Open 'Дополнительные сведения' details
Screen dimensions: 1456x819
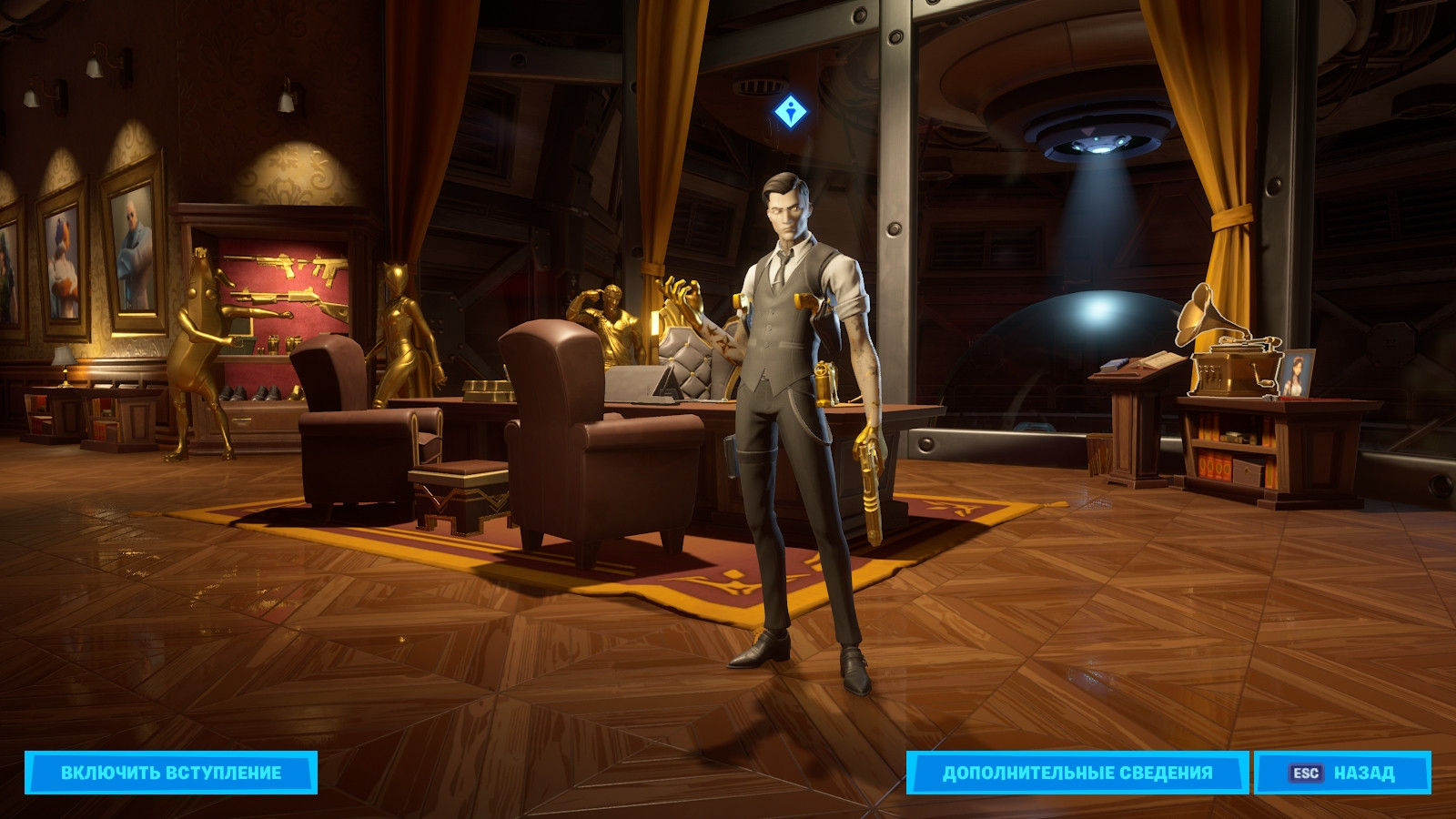click(x=1077, y=773)
